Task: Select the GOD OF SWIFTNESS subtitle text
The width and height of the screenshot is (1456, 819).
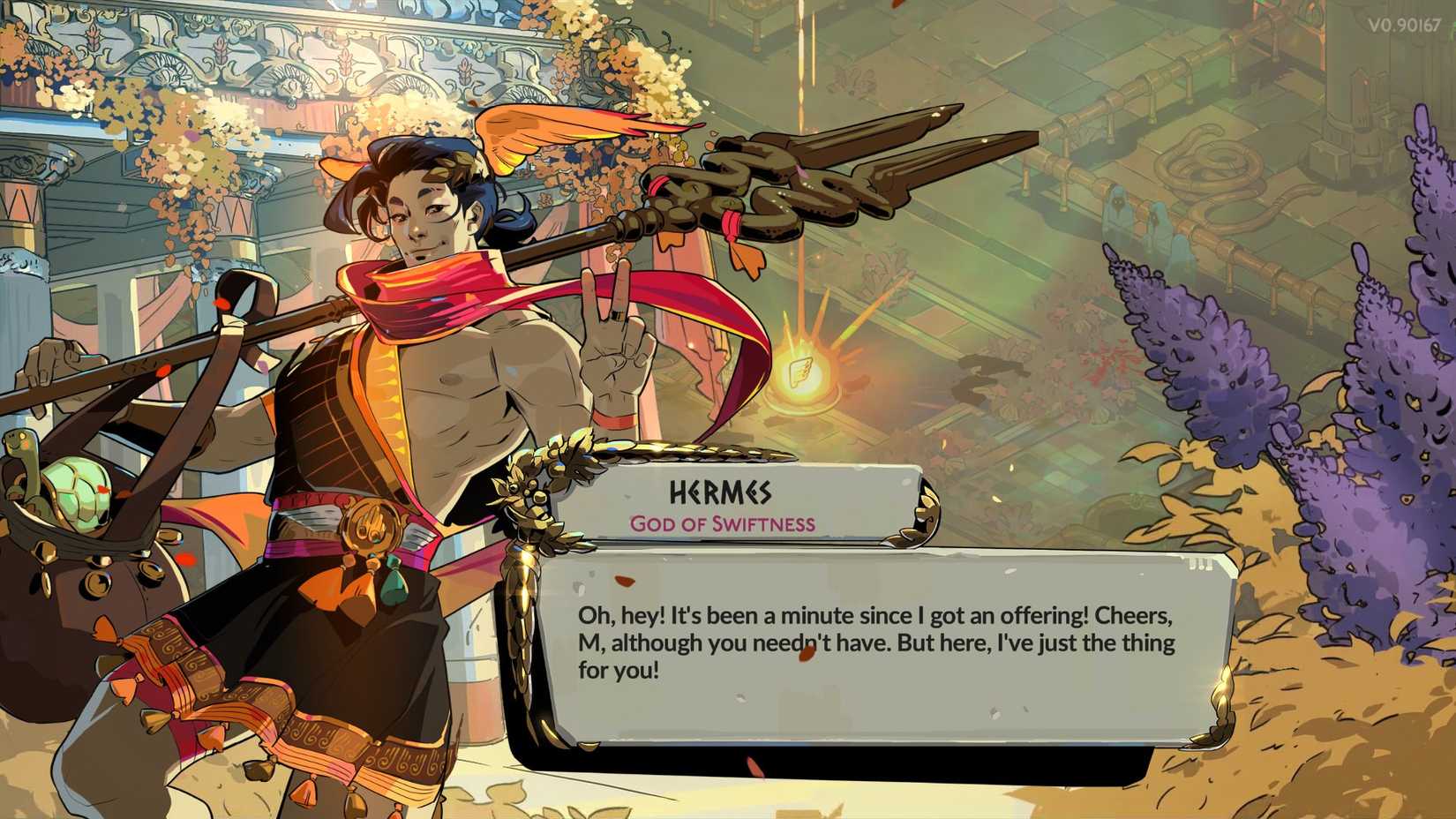Action: (722, 523)
